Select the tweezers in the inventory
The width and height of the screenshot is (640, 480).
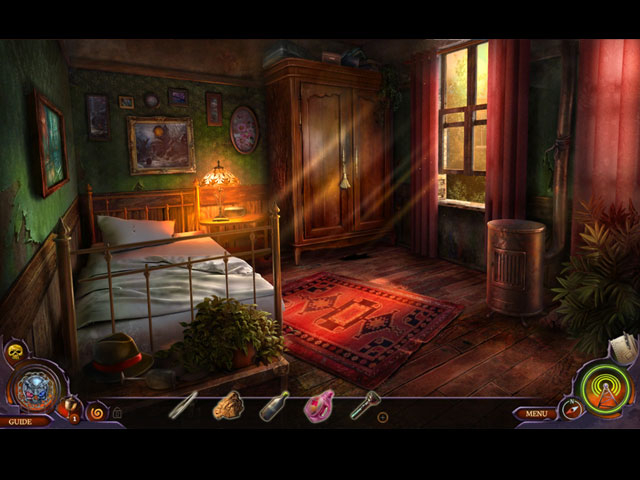(183, 405)
